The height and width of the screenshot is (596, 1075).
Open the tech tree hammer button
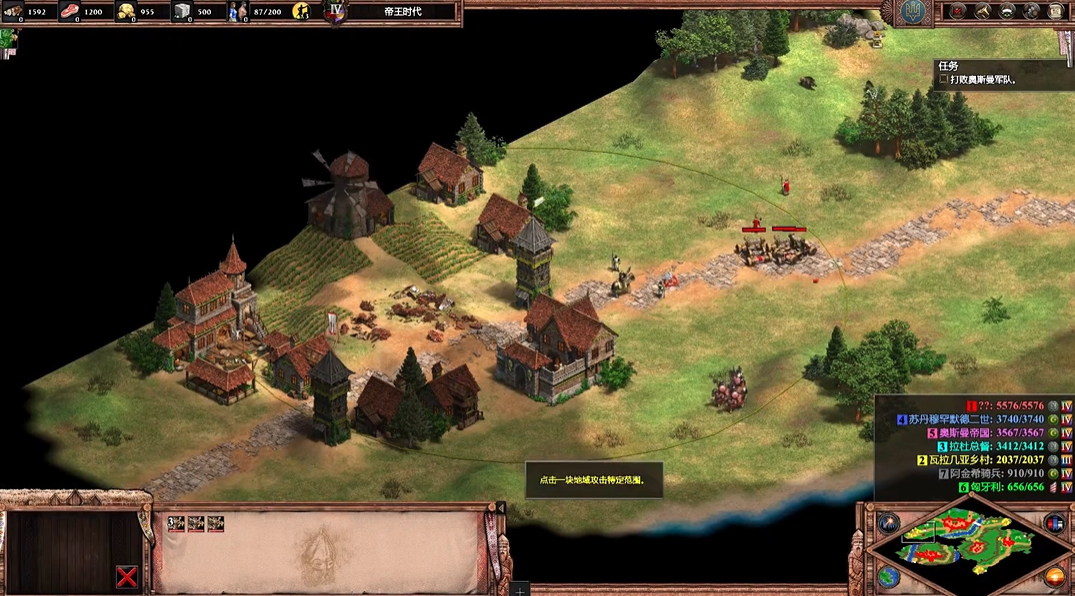(x=982, y=11)
